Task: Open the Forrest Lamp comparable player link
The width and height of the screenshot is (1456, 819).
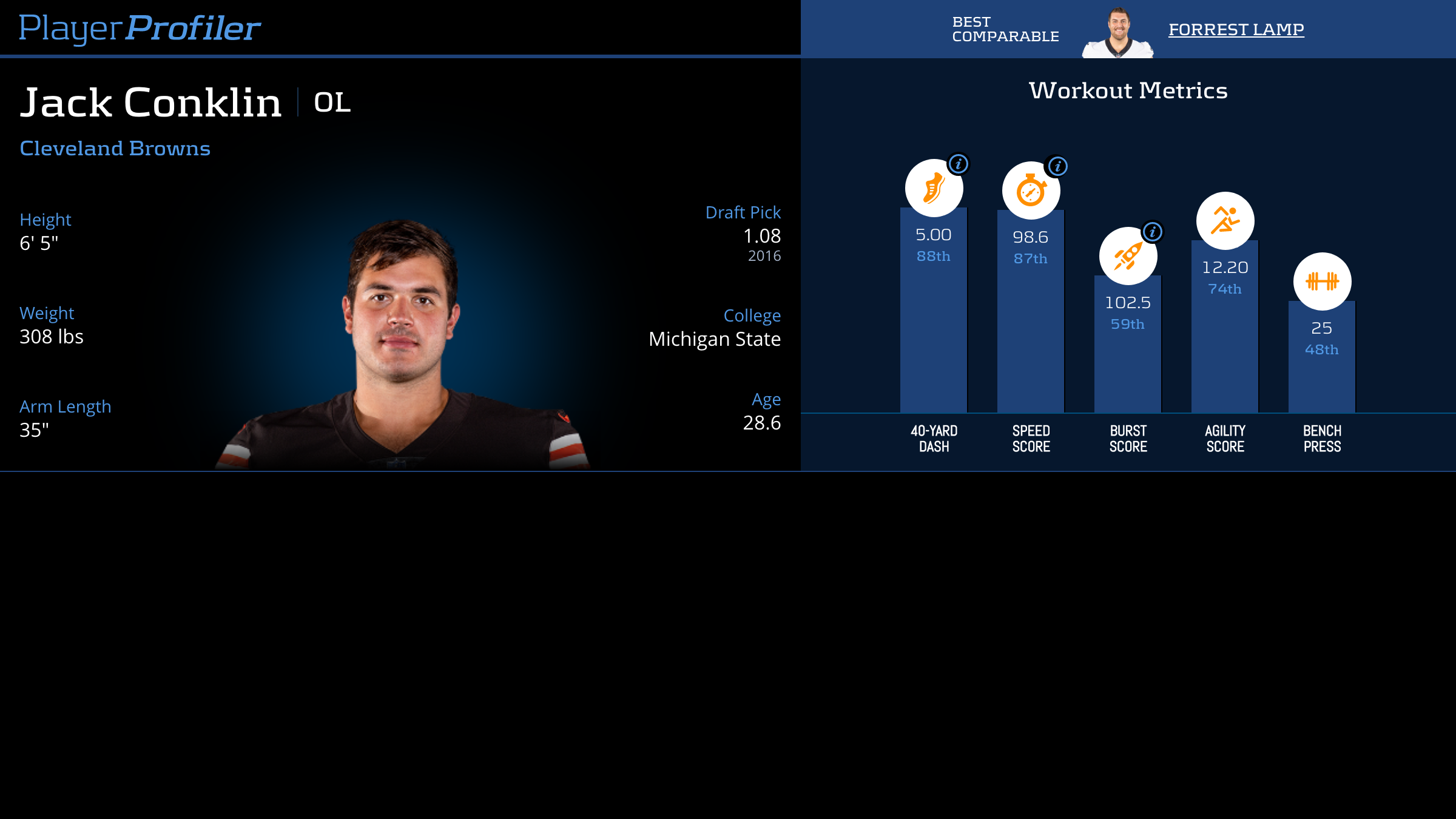Action: [x=1236, y=29]
